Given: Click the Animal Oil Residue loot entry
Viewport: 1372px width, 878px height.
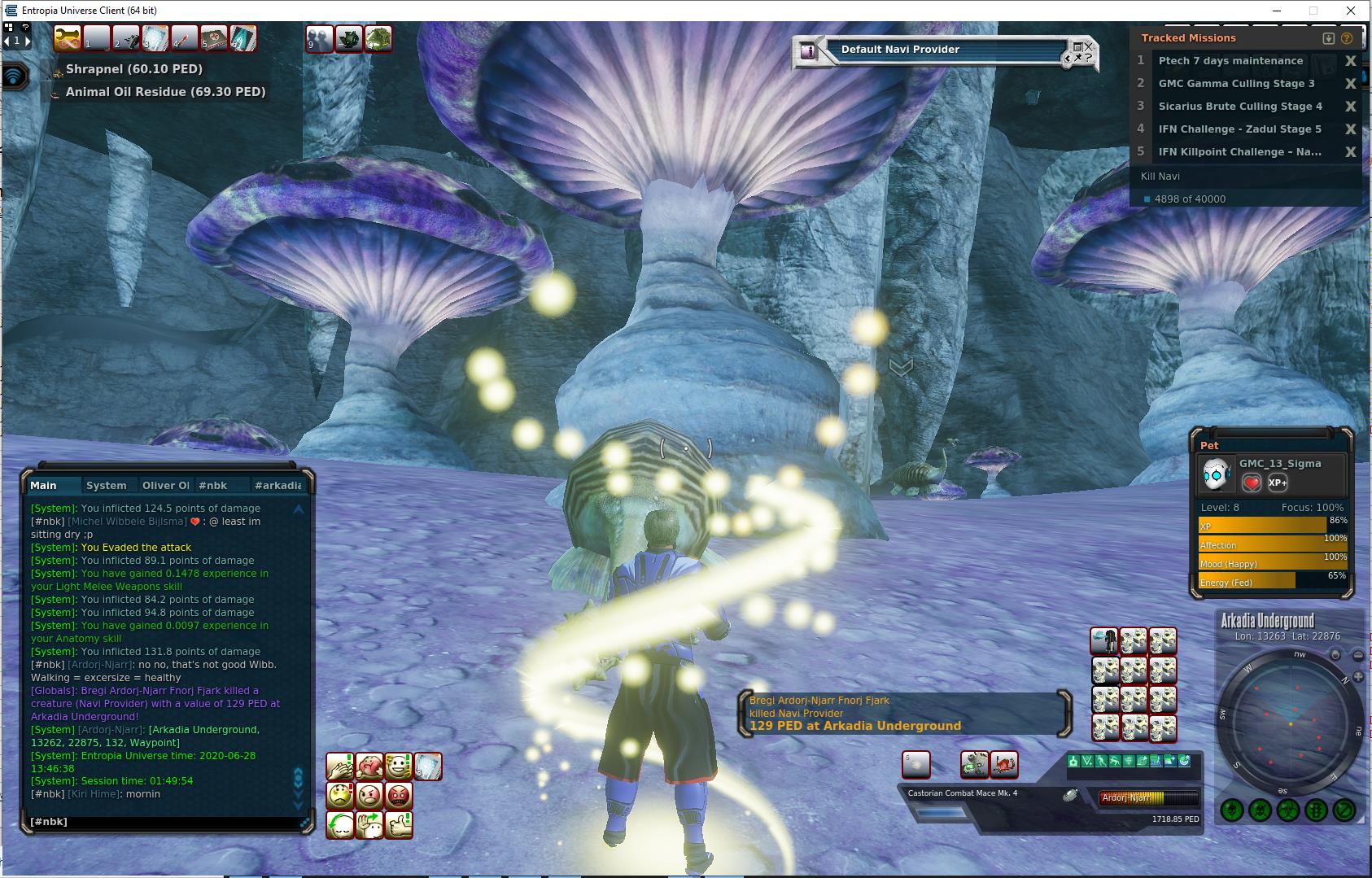Looking at the screenshot, I should click(x=165, y=92).
